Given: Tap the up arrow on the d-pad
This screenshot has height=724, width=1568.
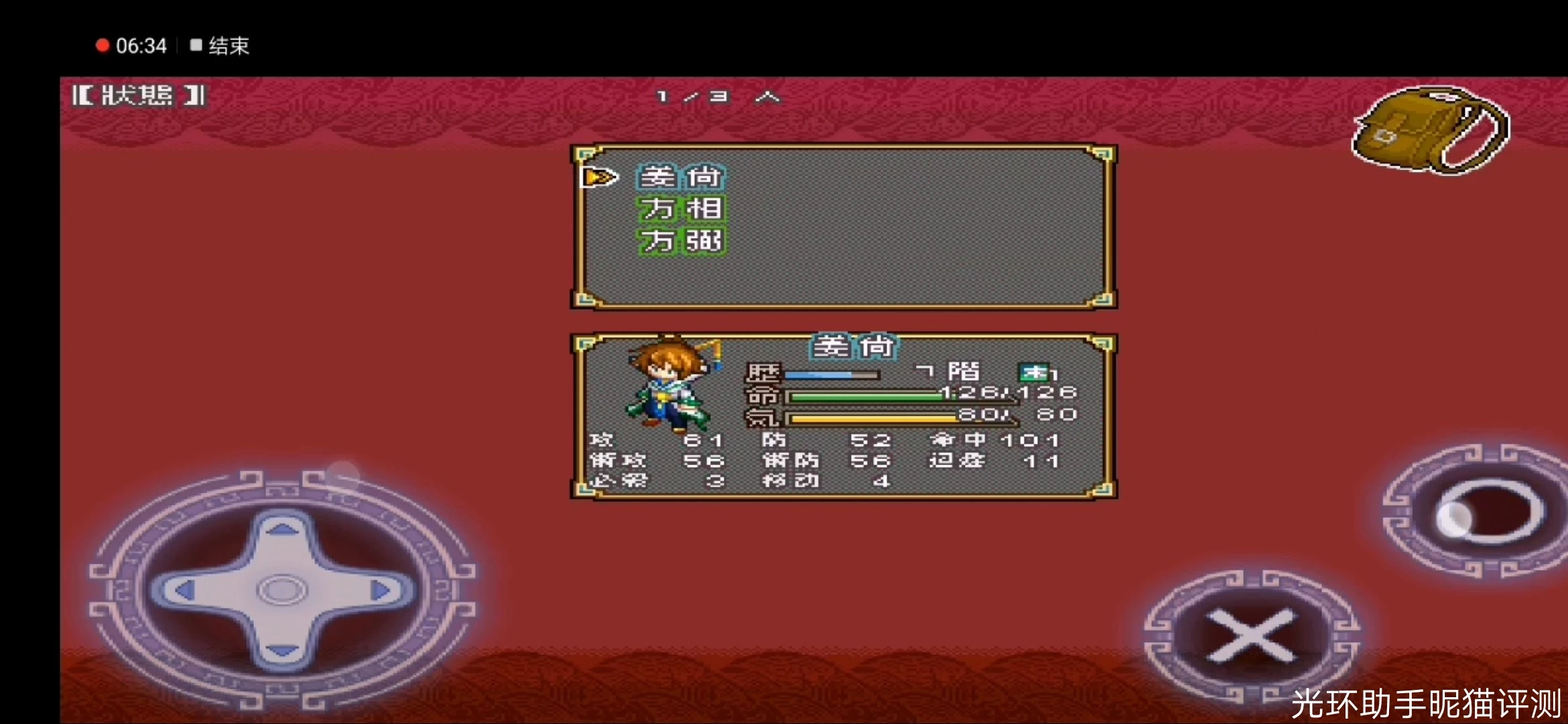Looking at the screenshot, I should coord(282,531).
